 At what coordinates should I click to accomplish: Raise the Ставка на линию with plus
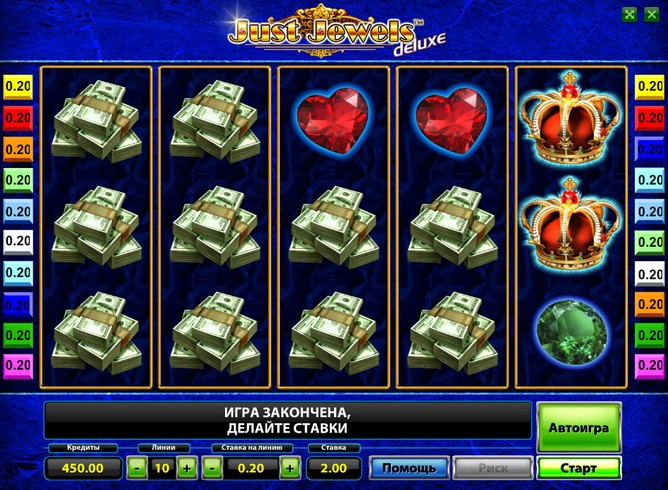289,467
